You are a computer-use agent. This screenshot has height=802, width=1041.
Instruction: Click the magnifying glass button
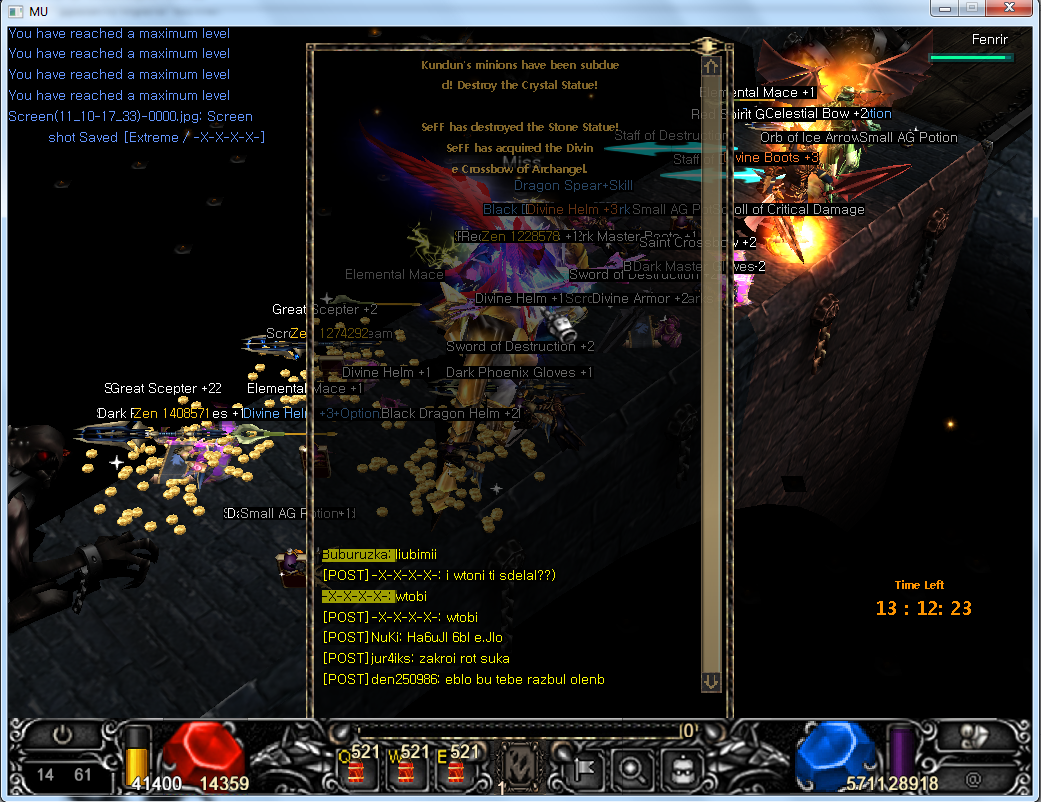tap(632, 768)
